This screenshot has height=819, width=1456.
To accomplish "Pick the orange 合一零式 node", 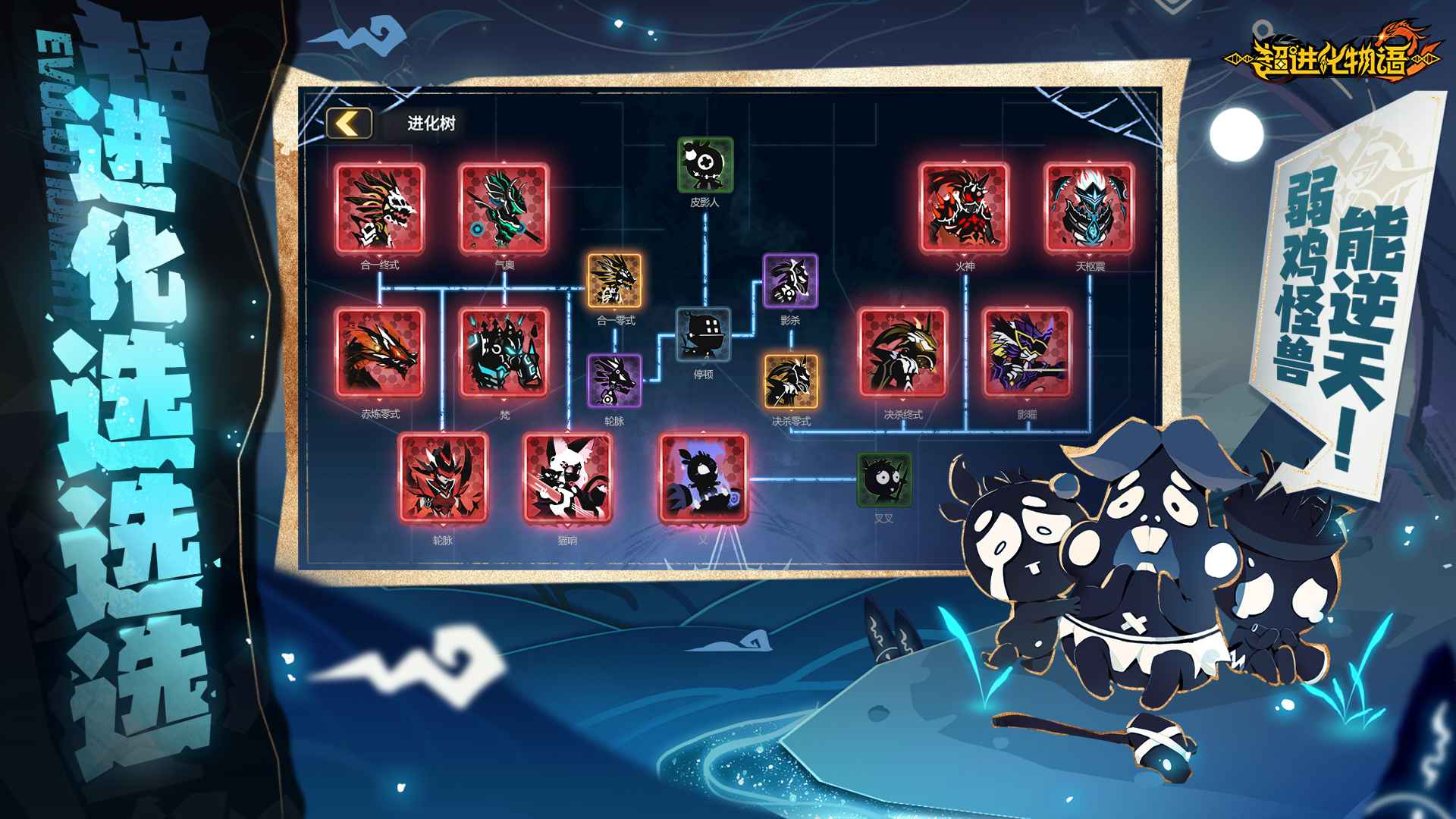I will click(x=615, y=281).
